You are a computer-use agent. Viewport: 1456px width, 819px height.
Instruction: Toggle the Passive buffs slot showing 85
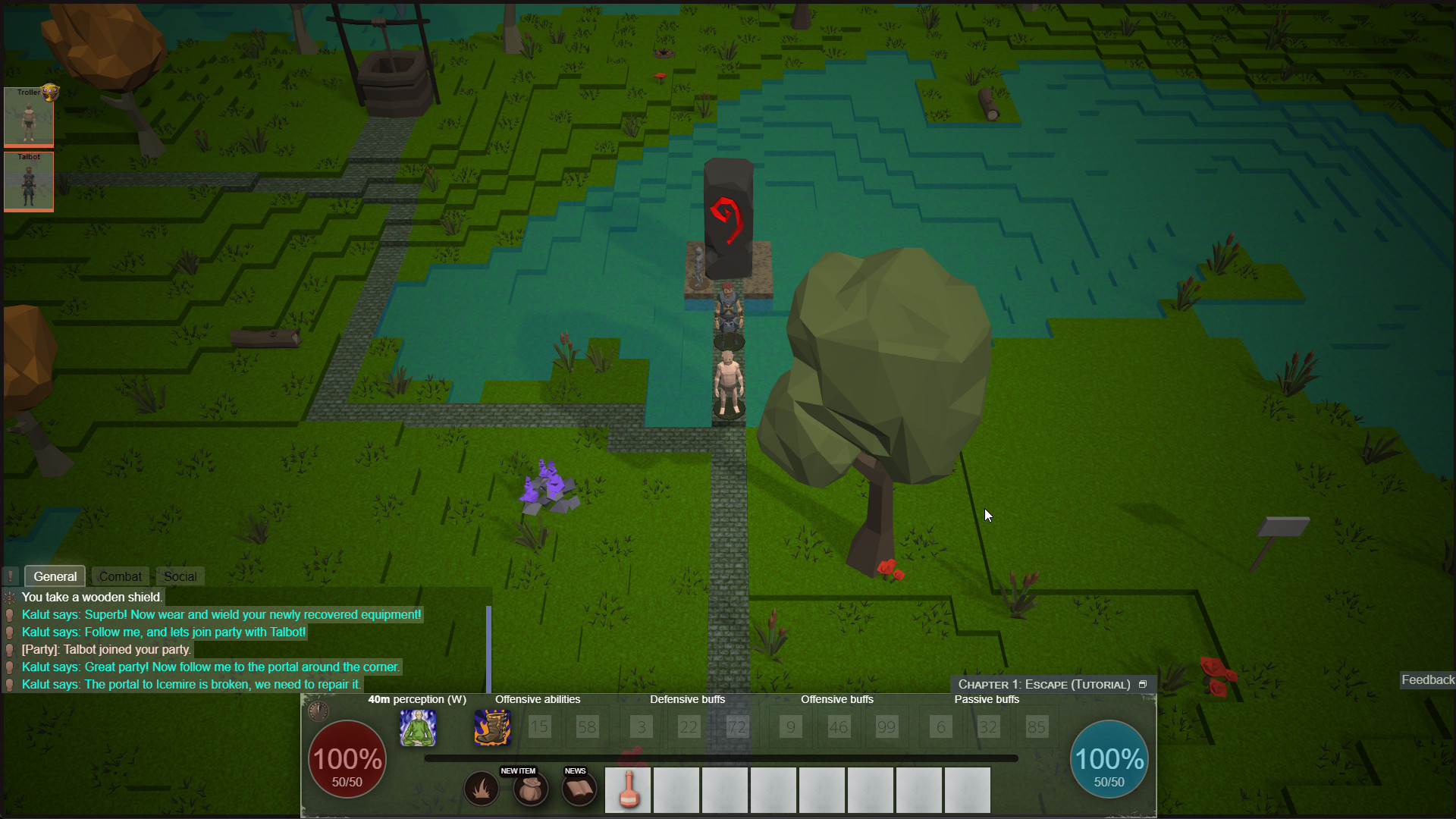[x=1037, y=726]
